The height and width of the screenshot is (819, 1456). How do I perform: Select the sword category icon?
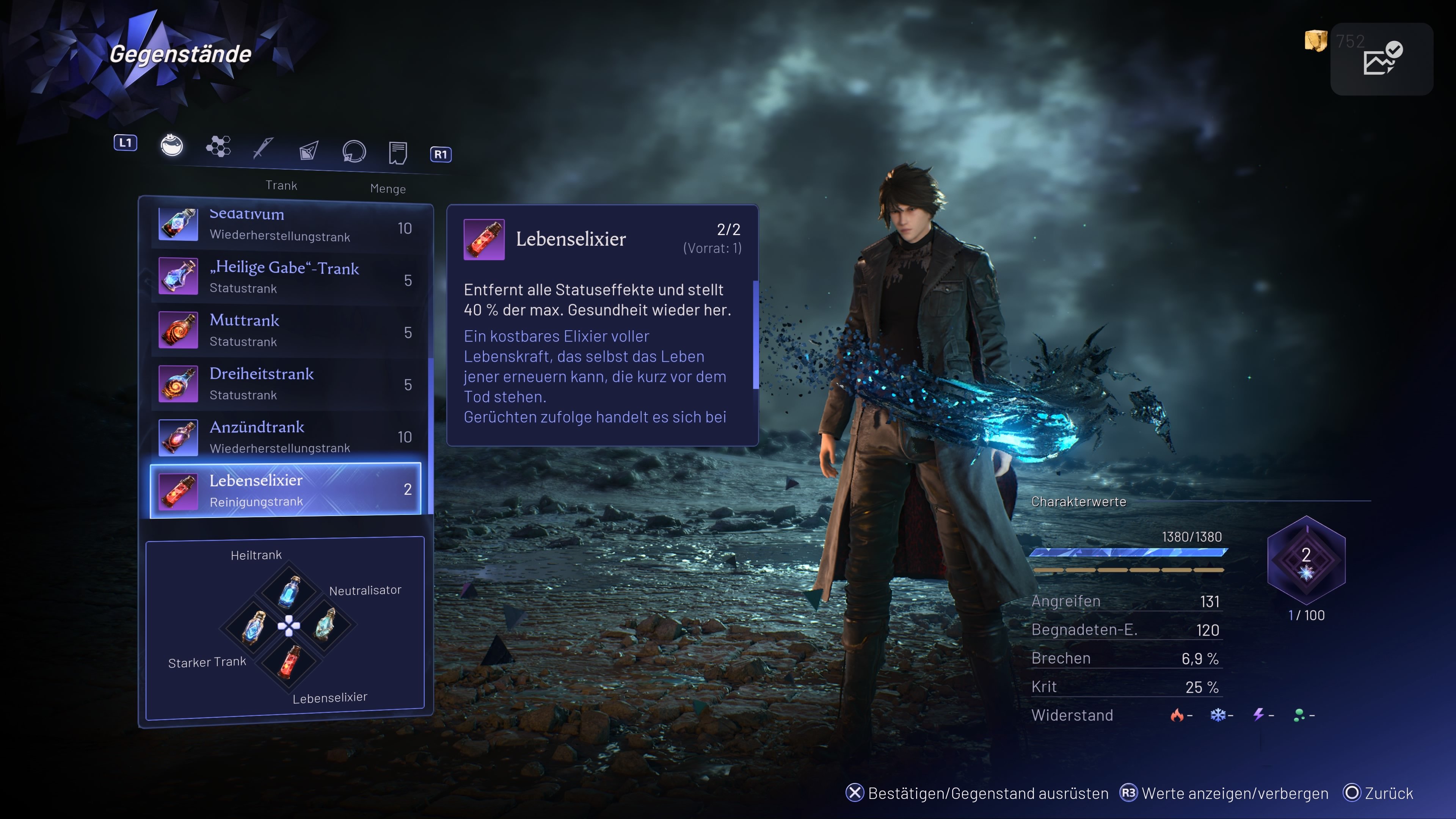264,148
